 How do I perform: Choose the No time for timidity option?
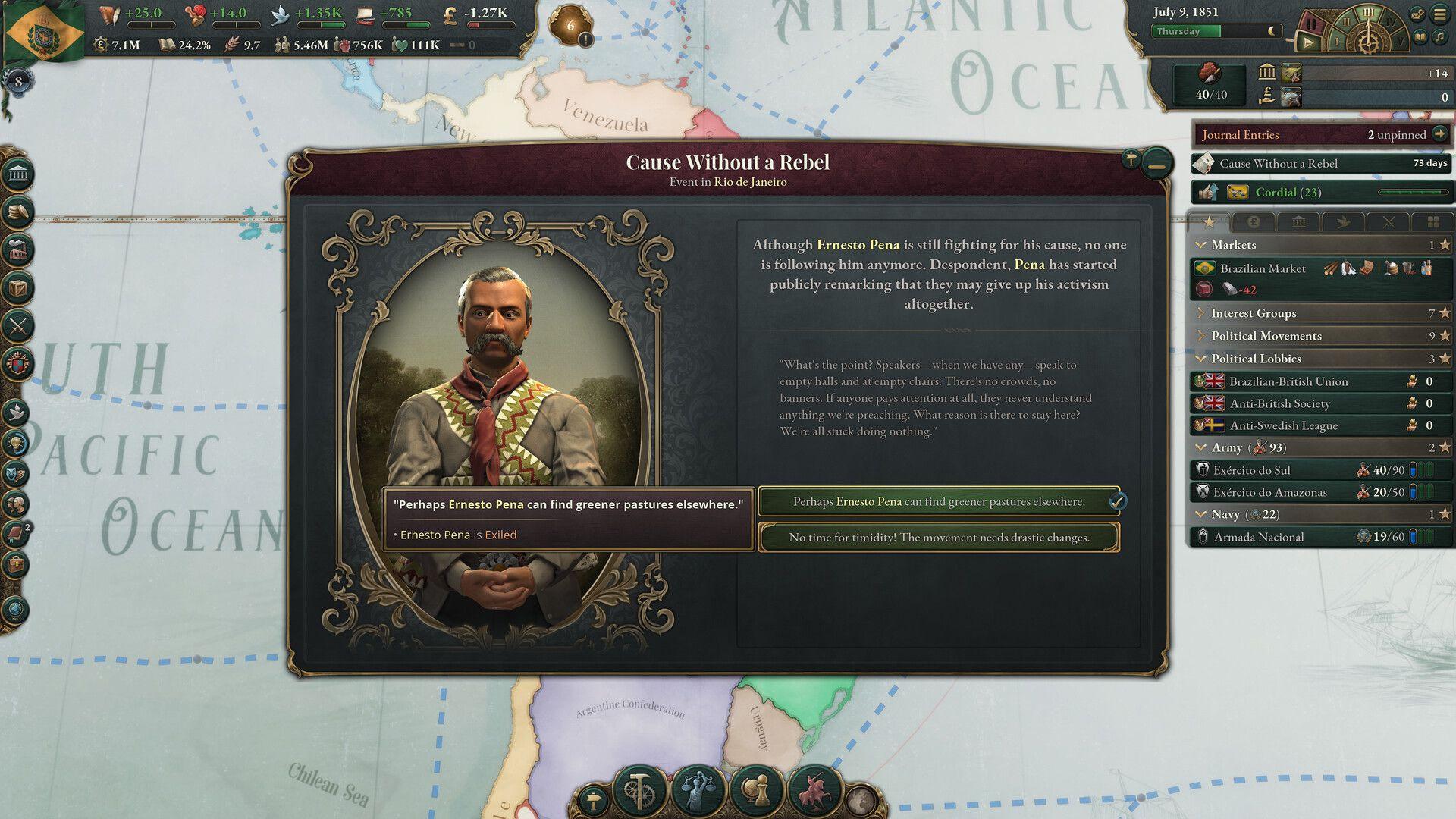tap(937, 538)
